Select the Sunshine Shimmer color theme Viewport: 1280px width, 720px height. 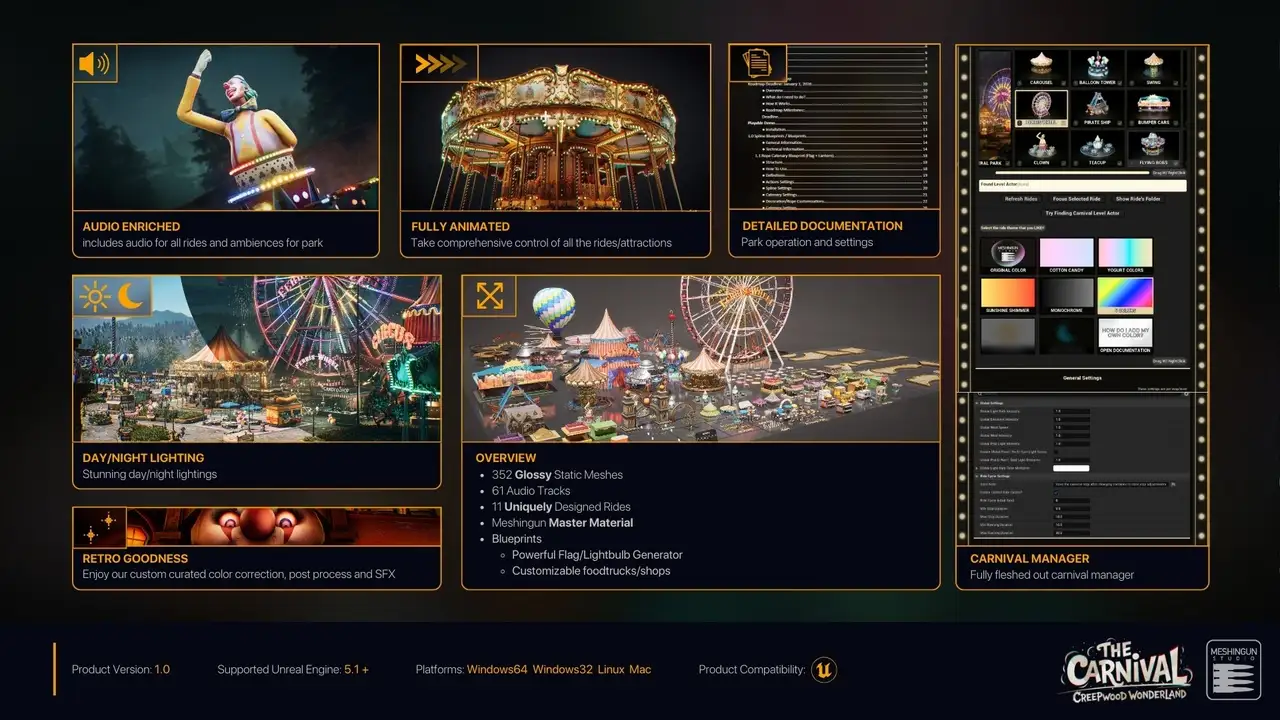1007,295
